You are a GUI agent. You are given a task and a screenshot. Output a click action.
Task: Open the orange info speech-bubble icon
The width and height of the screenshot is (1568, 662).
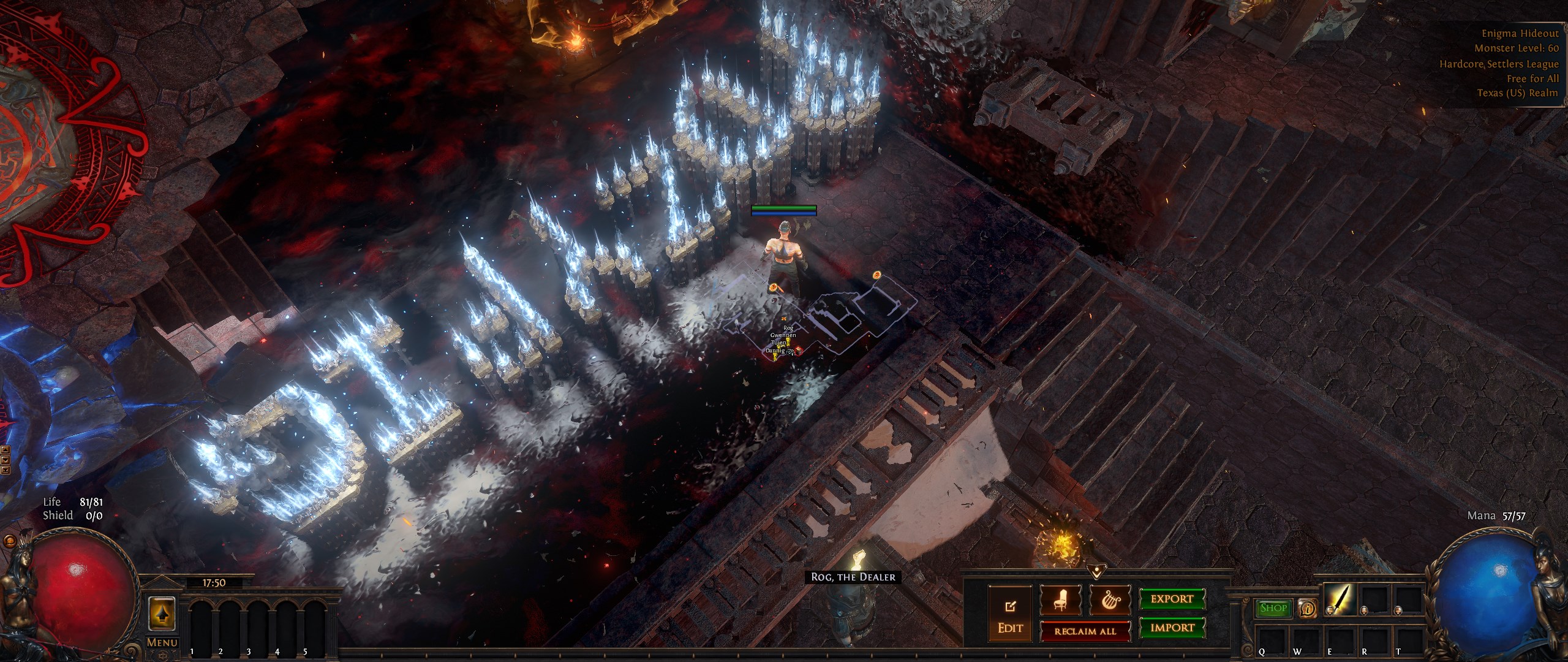pos(1308,608)
